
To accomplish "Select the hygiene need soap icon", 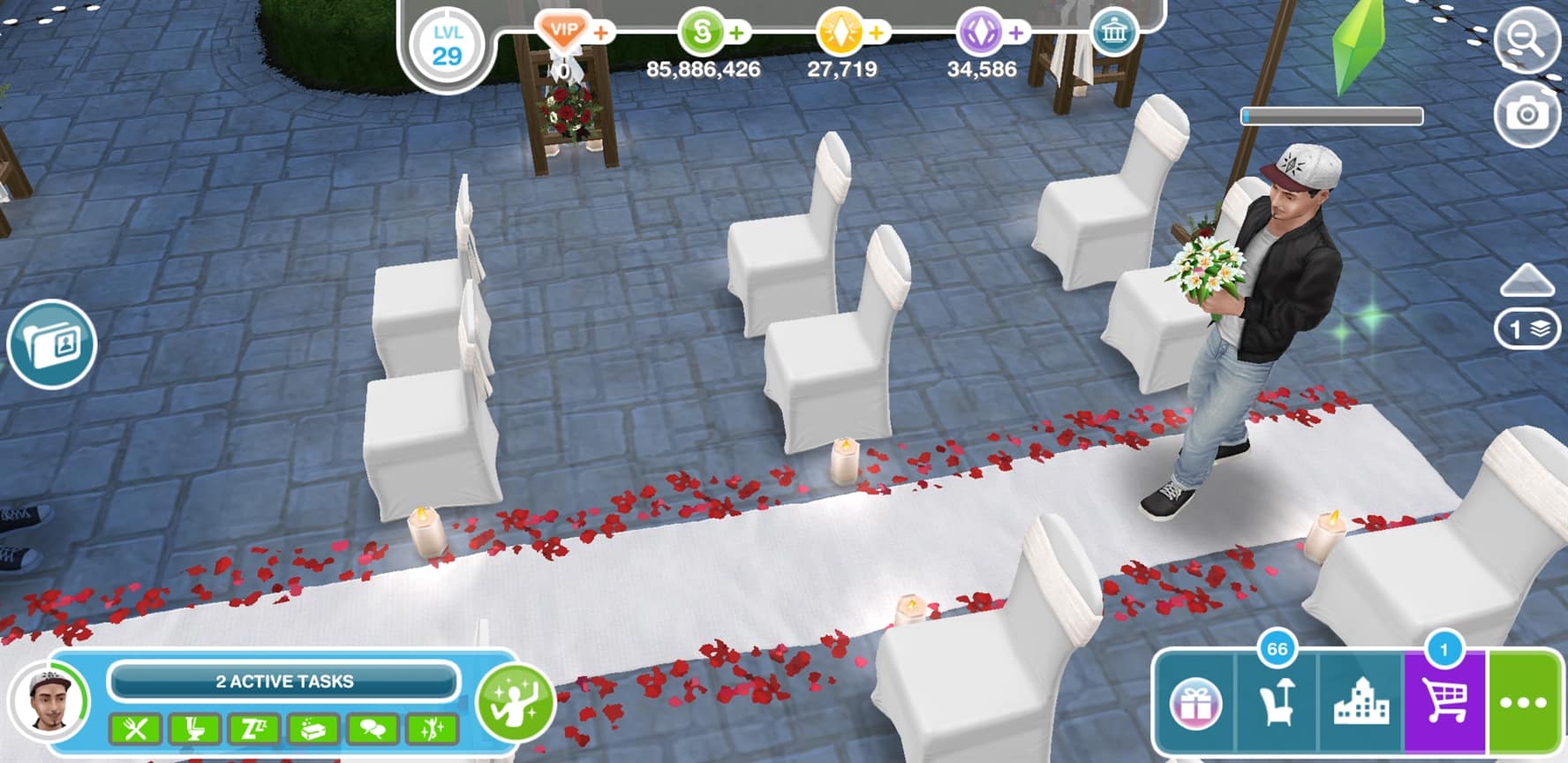I will coord(313,729).
